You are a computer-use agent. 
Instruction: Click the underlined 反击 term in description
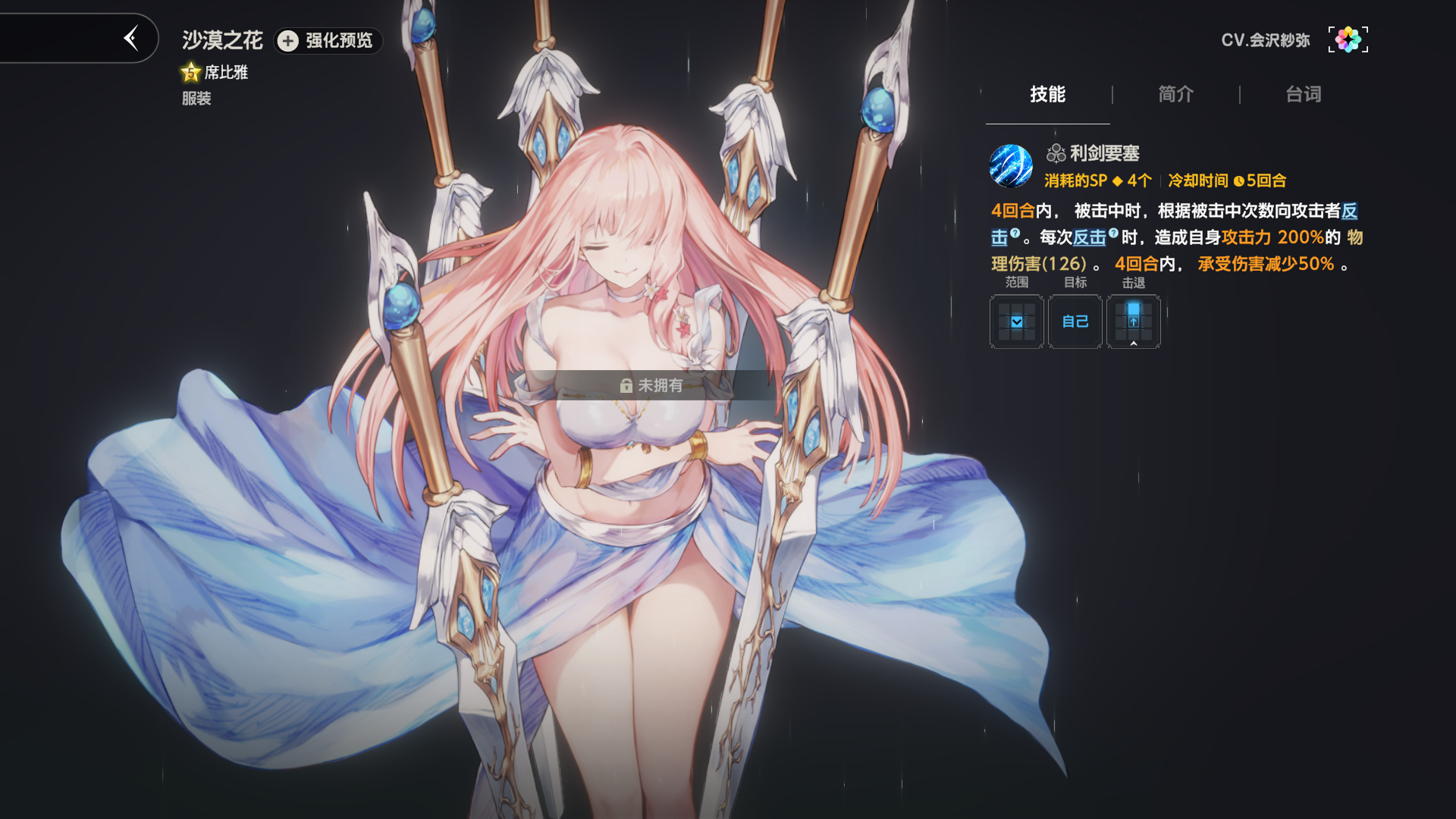tap(1090, 237)
